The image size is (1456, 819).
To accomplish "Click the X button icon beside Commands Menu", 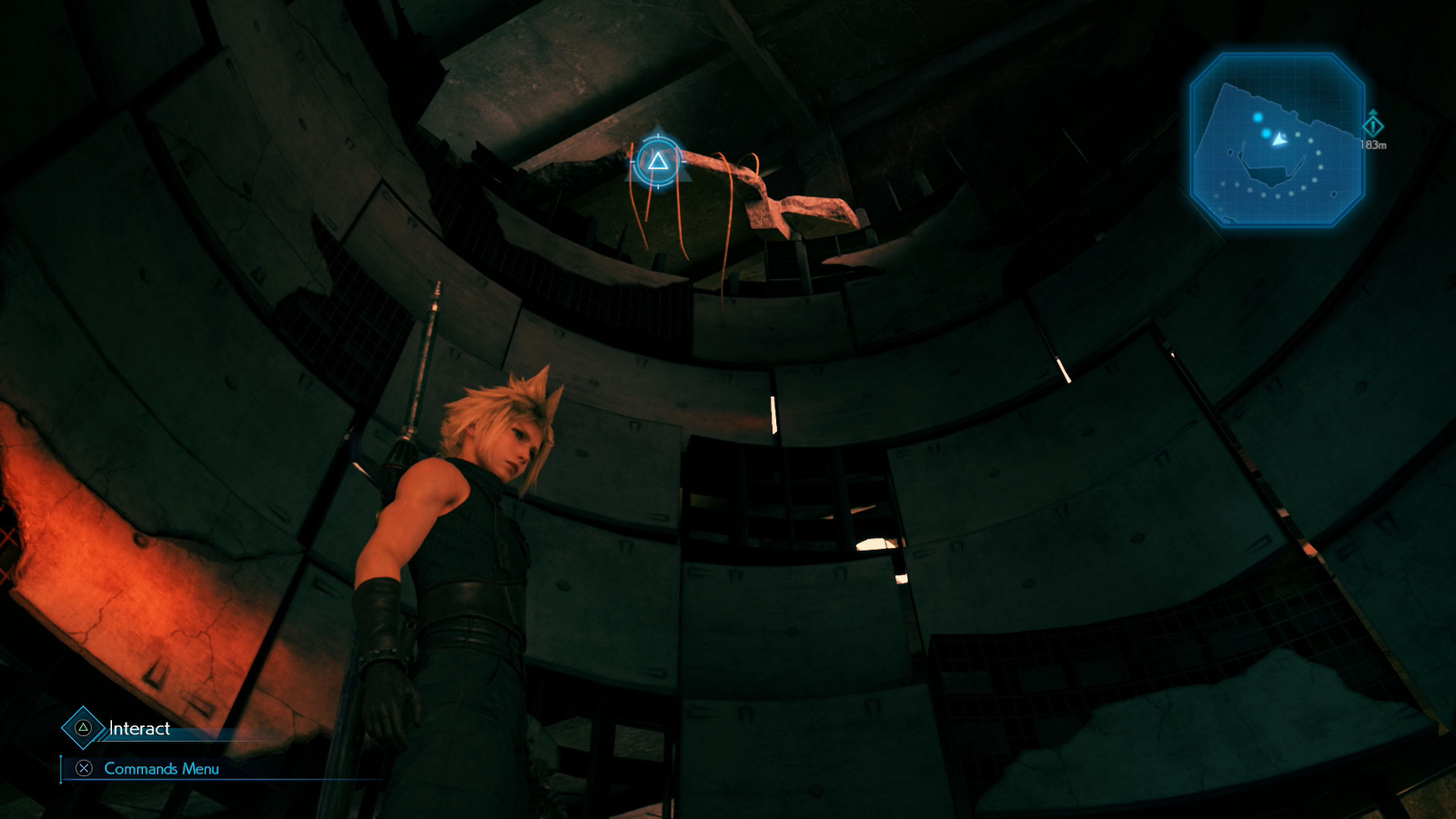I will point(85,767).
